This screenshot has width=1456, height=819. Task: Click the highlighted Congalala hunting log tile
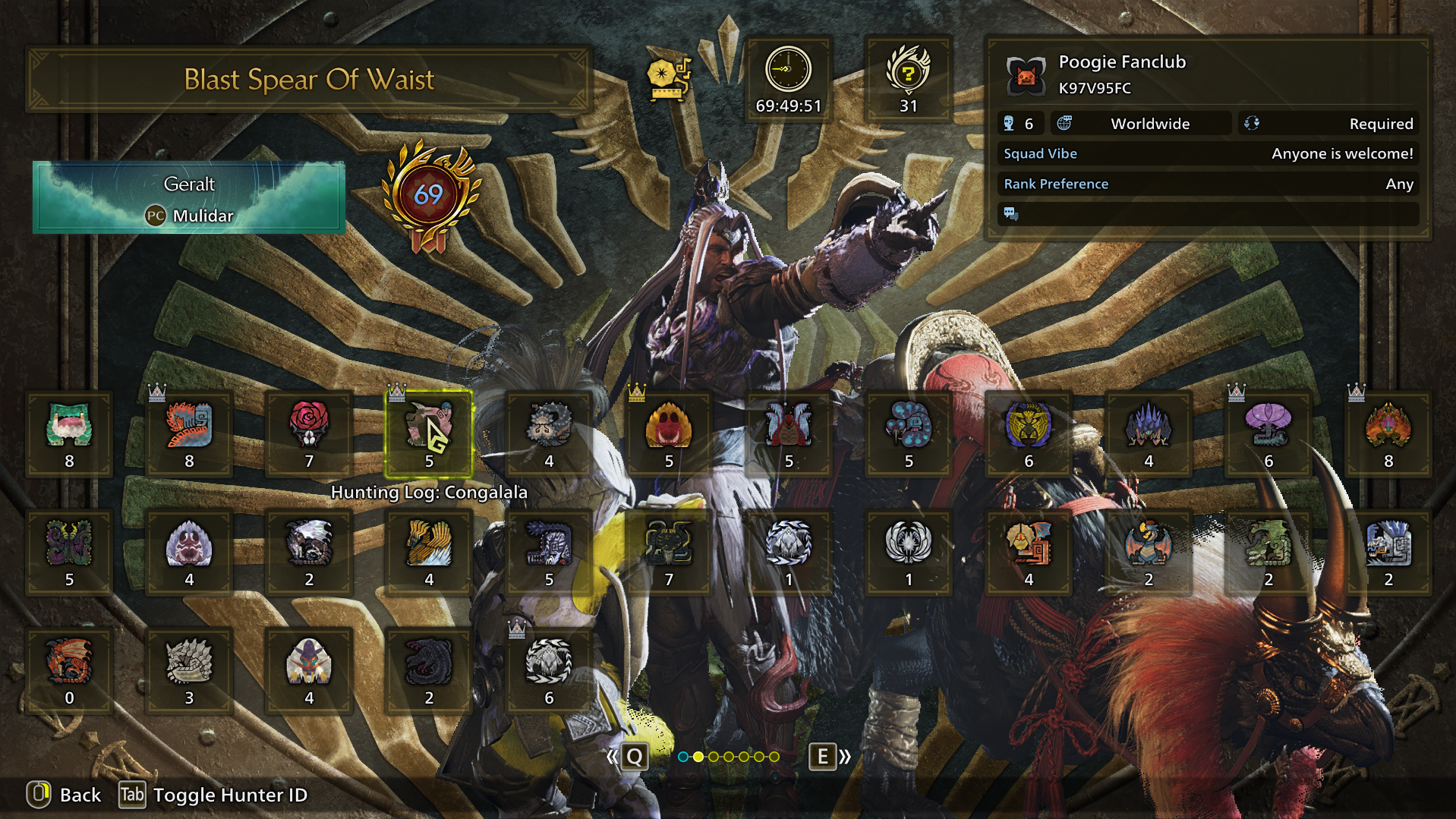click(x=429, y=433)
